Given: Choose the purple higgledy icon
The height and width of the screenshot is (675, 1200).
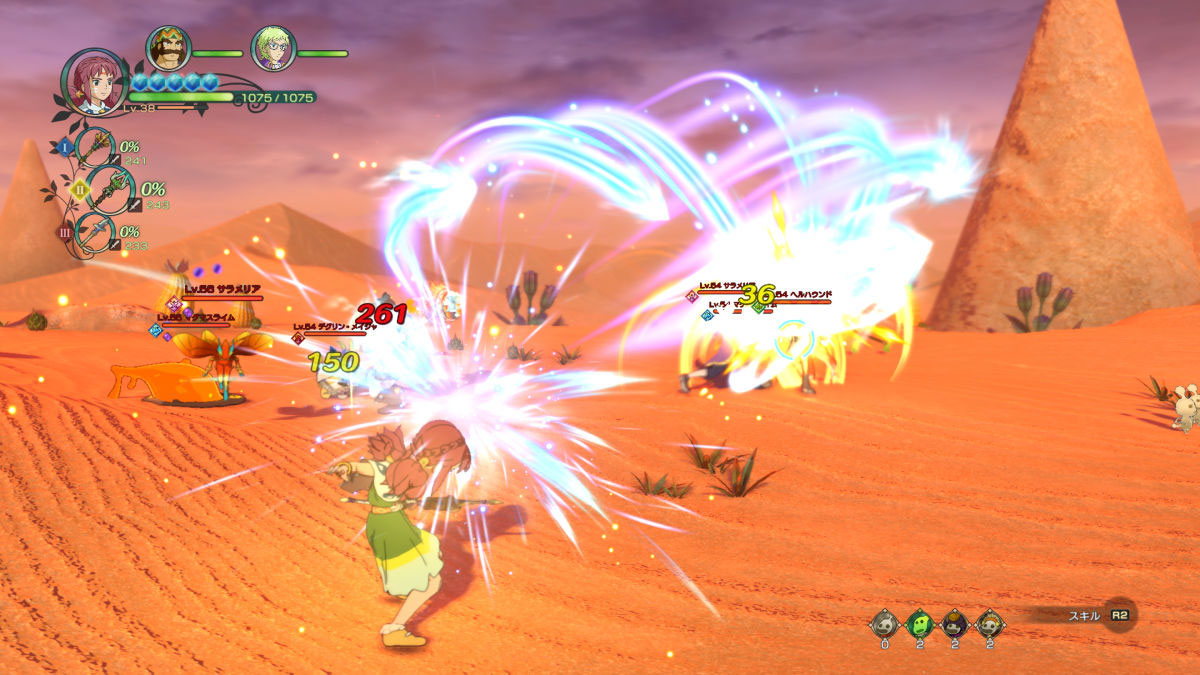Looking at the screenshot, I should tap(955, 624).
